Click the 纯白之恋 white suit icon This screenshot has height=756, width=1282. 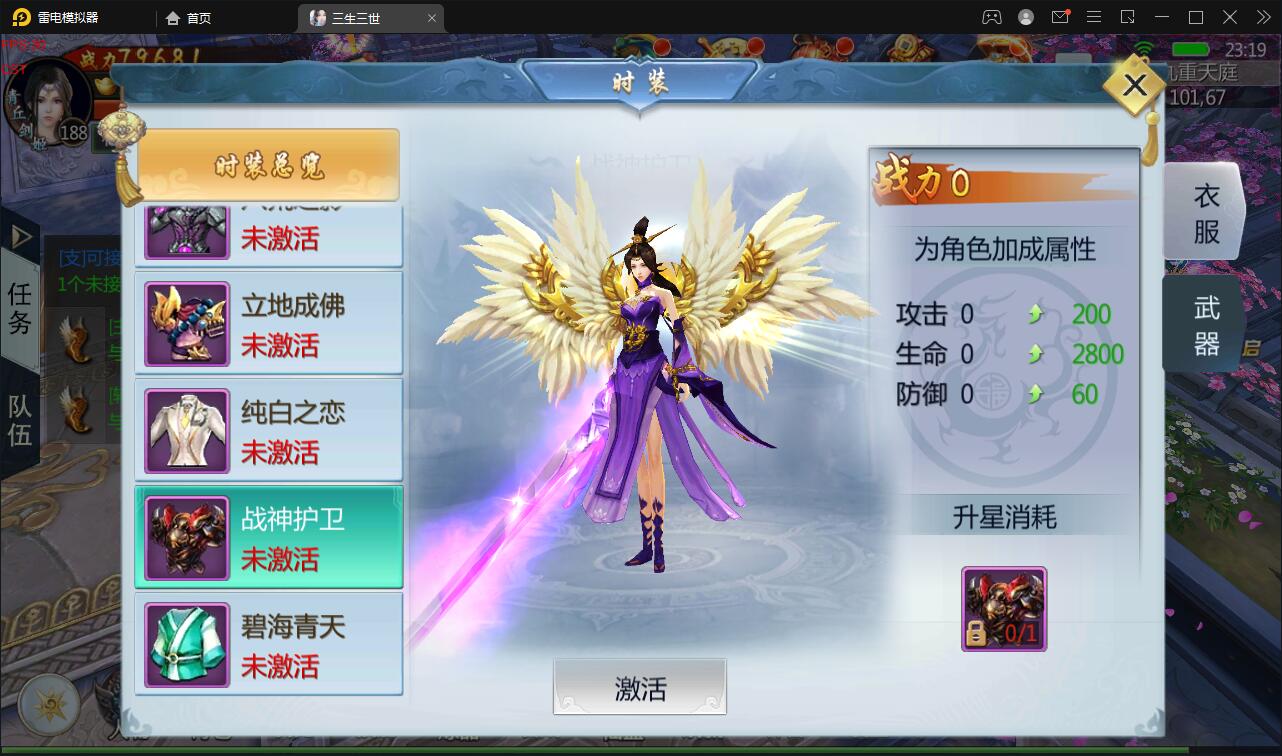pyautogui.click(x=186, y=429)
